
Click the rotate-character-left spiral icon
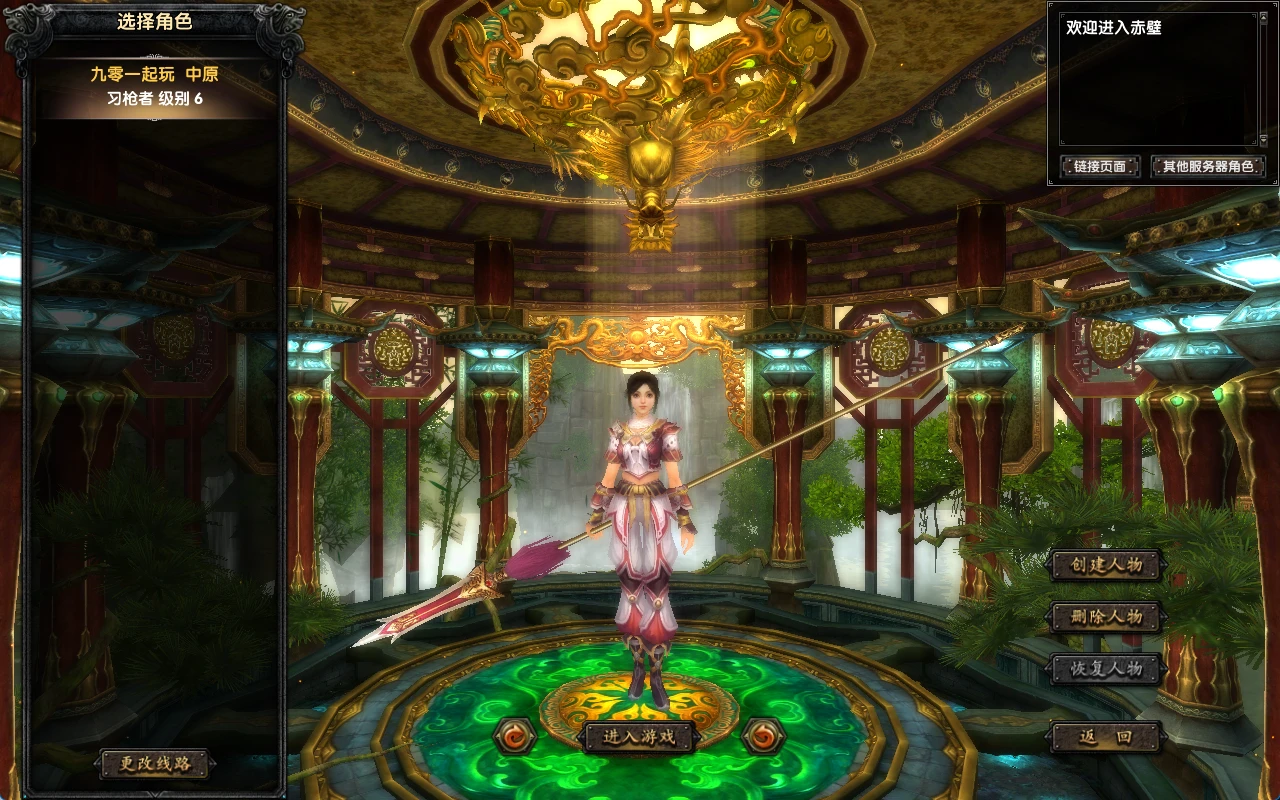click(x=512, y=736)
